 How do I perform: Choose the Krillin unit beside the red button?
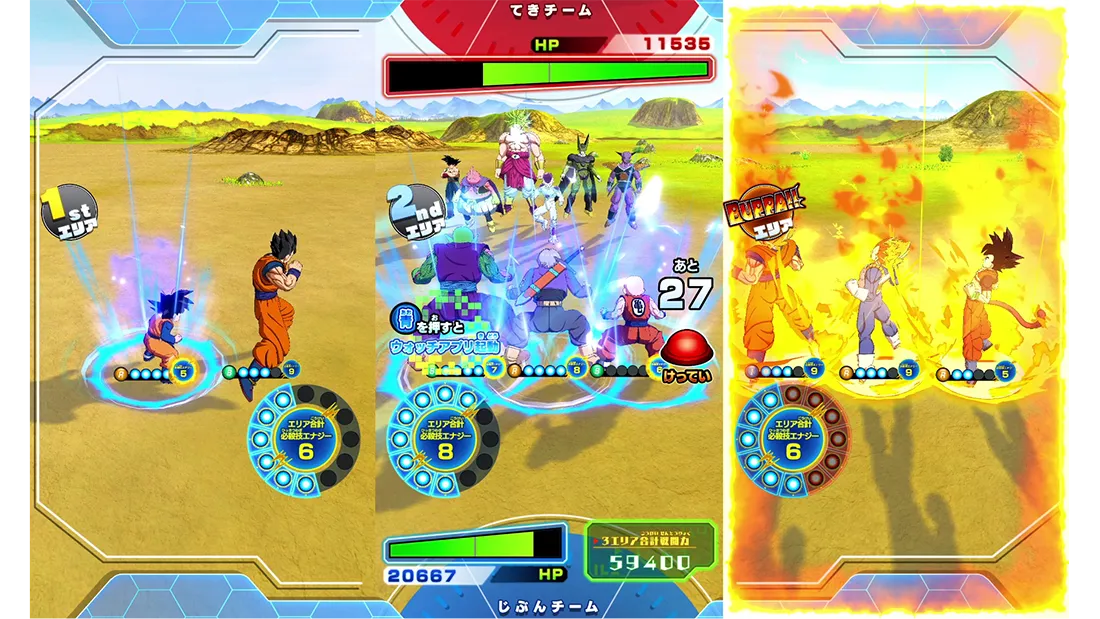coord(630,318)
